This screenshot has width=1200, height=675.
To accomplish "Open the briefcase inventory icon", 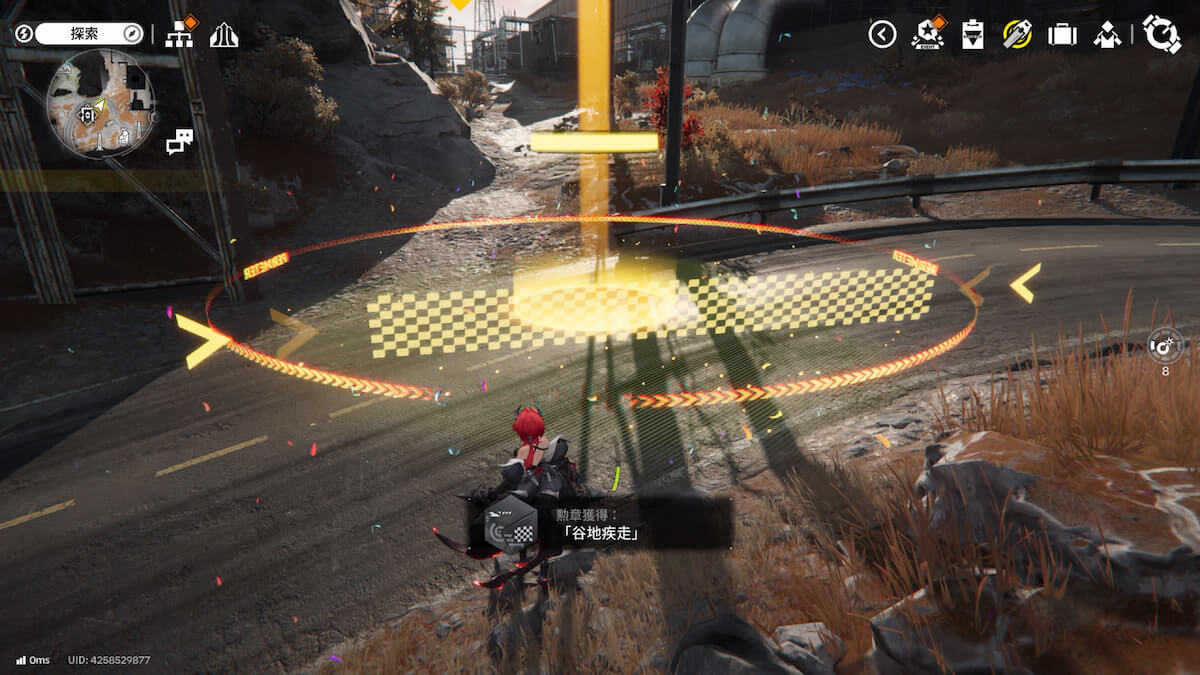I will point(1062,36).
